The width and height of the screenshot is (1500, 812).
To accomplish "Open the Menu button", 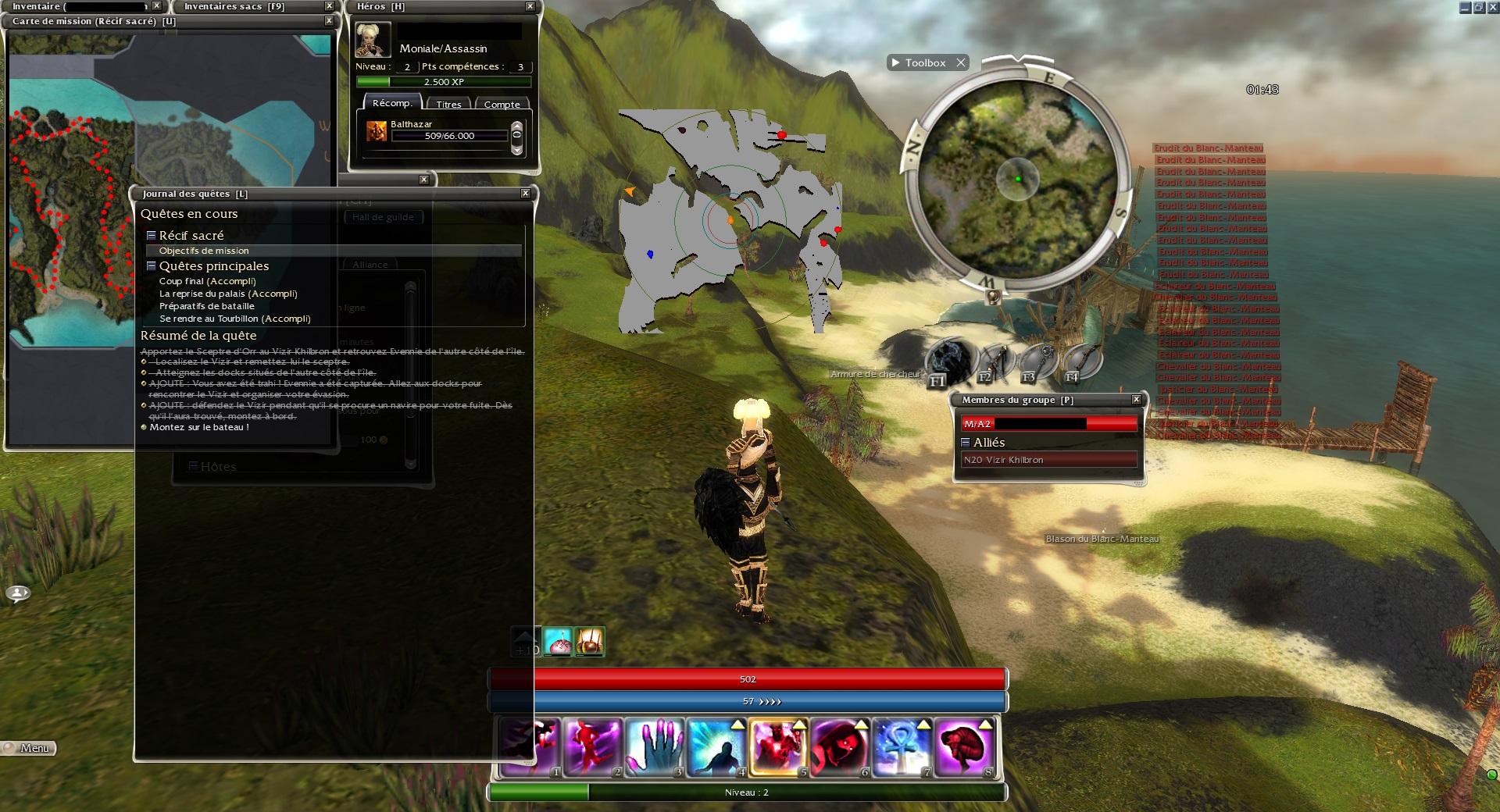I will (x=29, y=748).
